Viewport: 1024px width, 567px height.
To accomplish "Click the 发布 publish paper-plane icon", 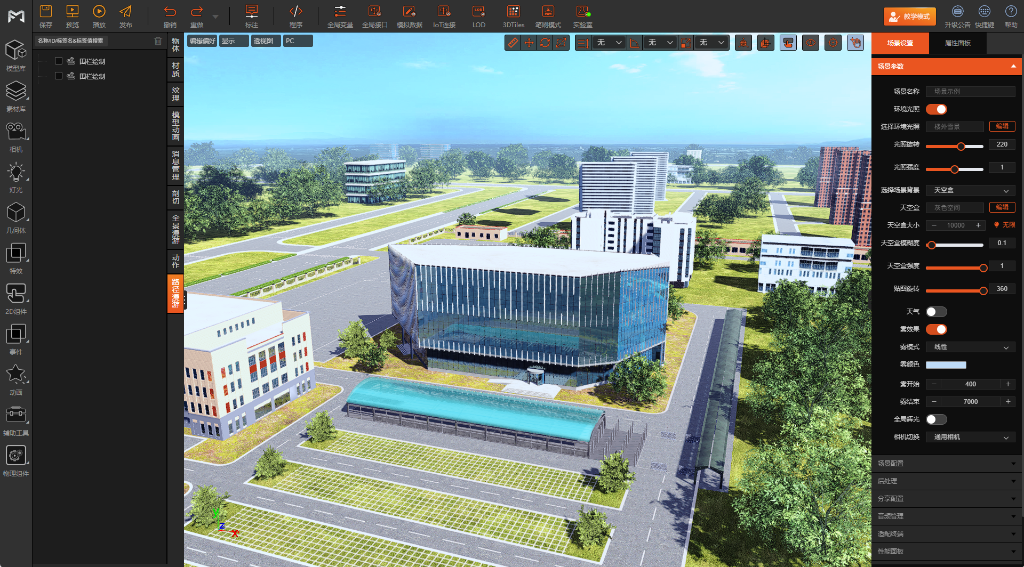I will pos(125,14).
